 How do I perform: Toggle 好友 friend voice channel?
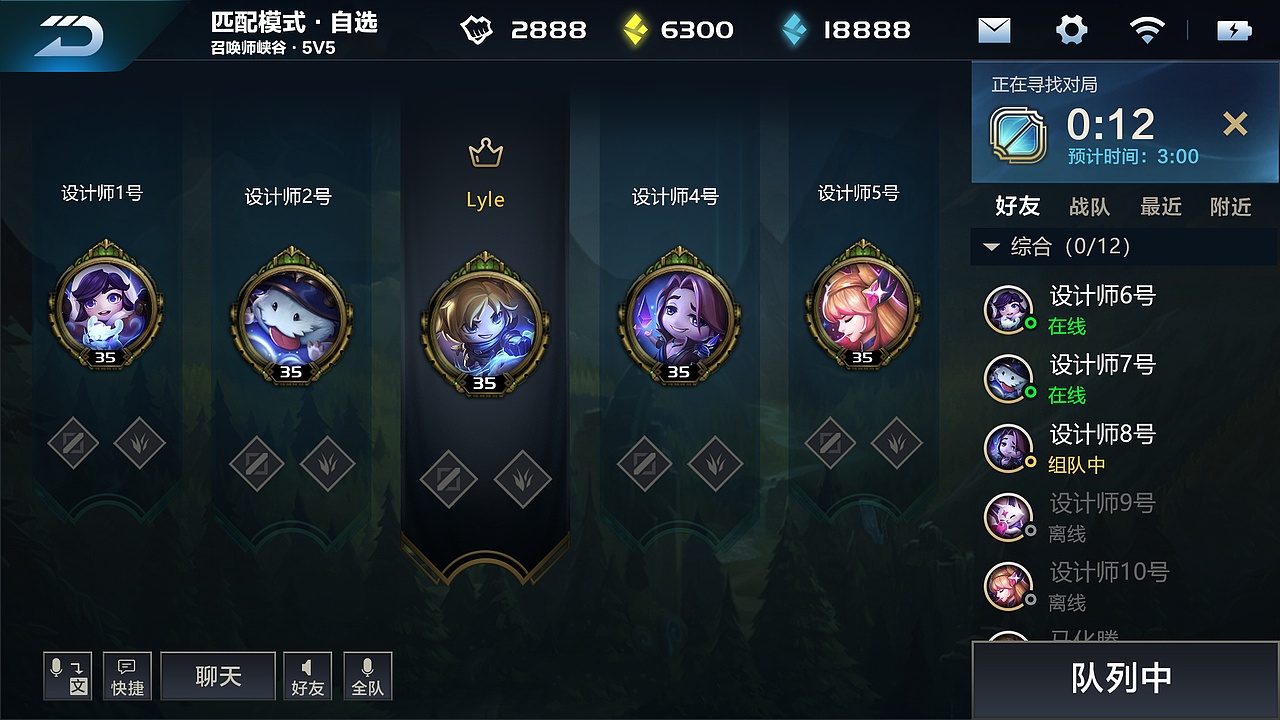point(307,676)
